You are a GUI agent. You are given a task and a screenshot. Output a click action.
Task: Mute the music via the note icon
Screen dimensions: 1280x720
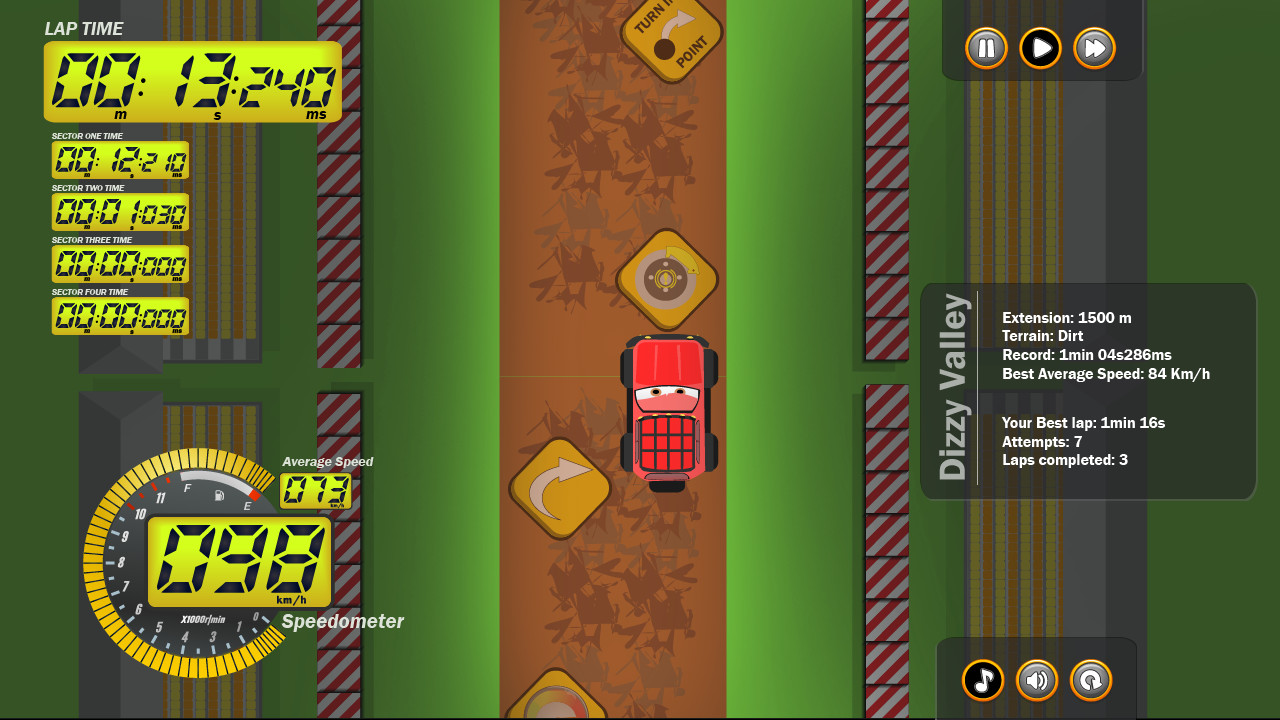point(982,680)
